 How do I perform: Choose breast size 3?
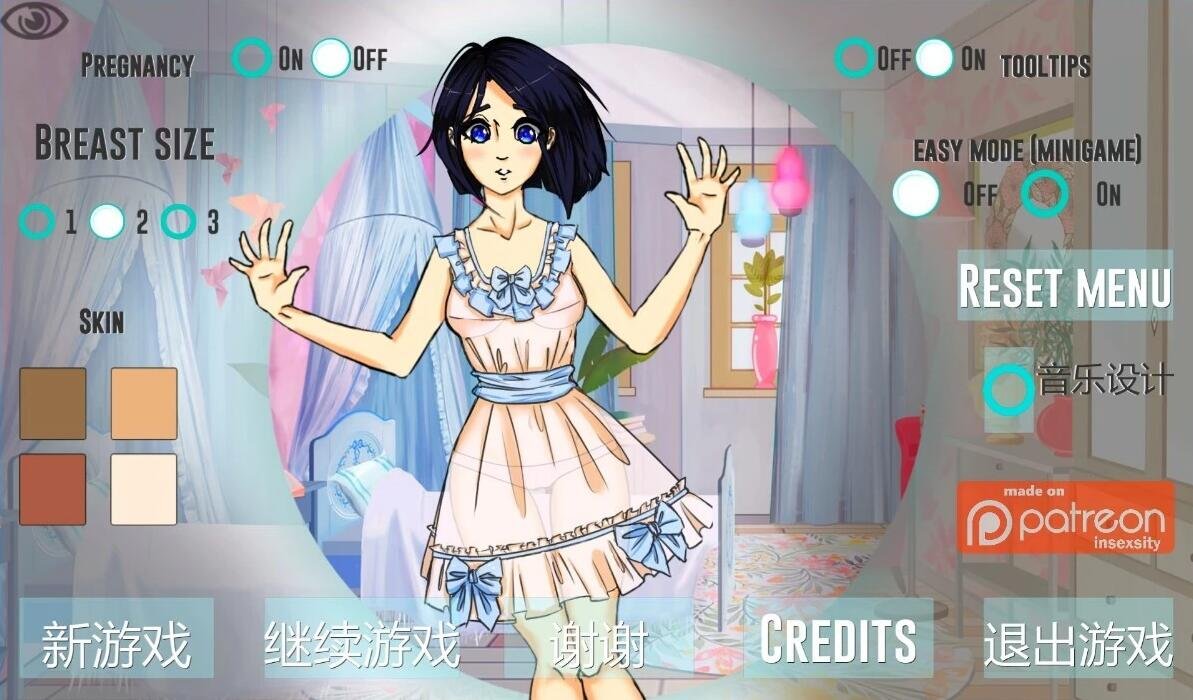tap(178, 221)
